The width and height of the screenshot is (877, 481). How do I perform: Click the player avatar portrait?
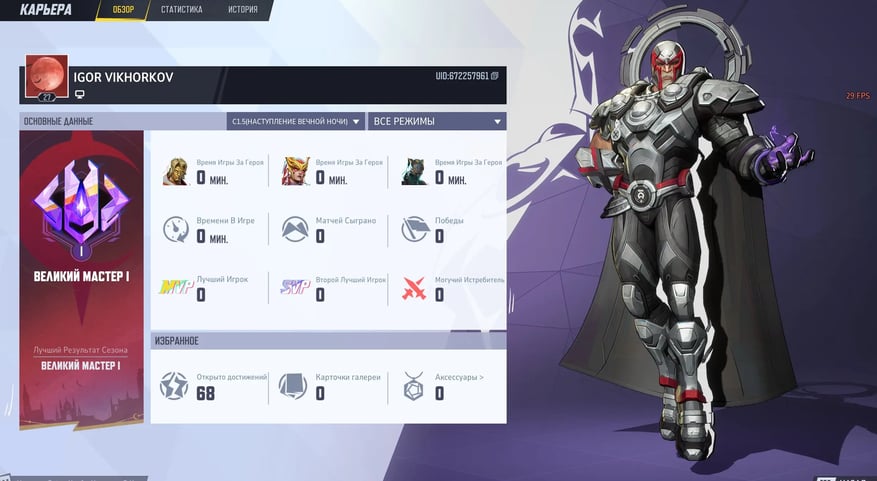(x=46, y=75)
